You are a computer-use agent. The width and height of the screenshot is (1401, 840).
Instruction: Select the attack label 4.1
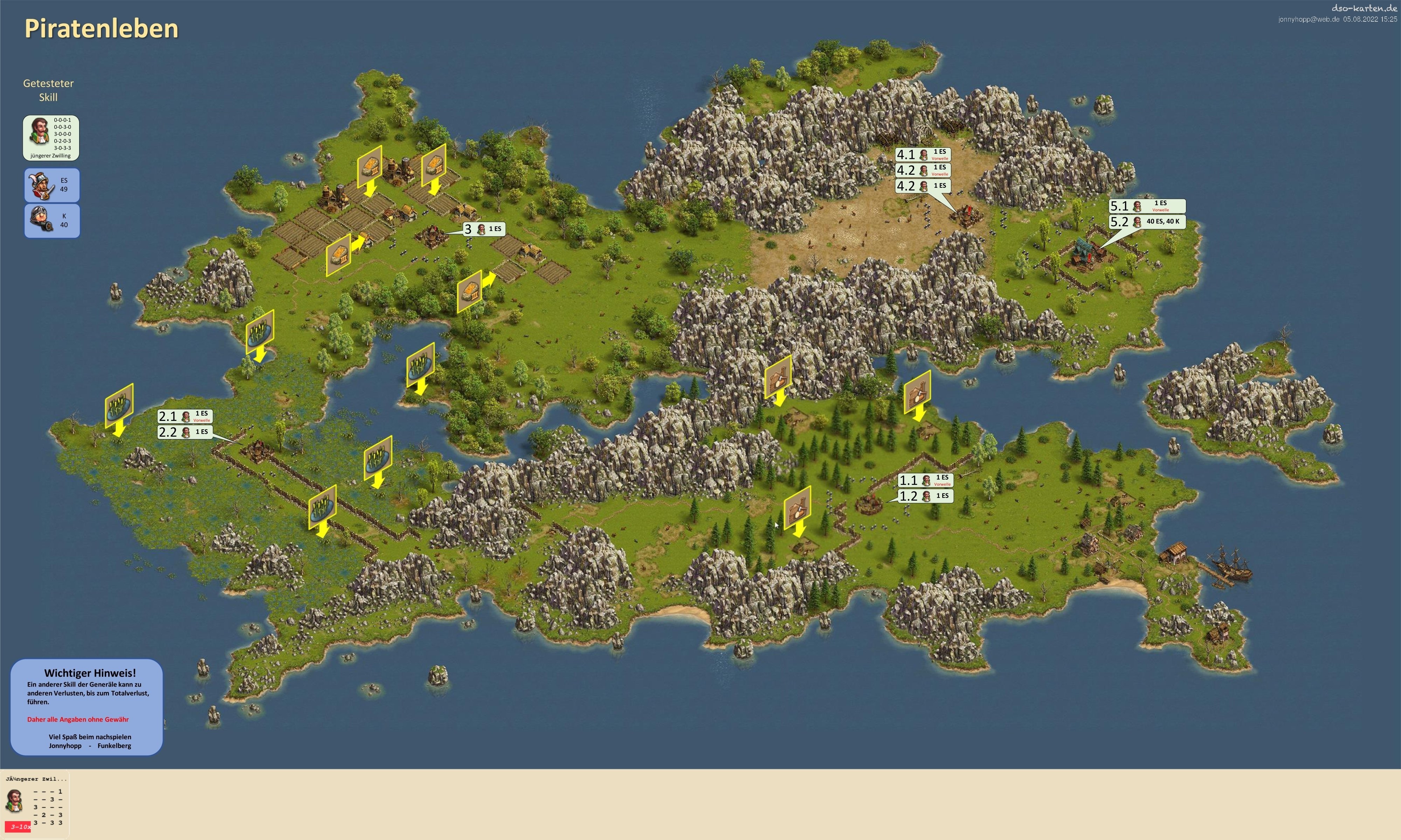[923, 154]
